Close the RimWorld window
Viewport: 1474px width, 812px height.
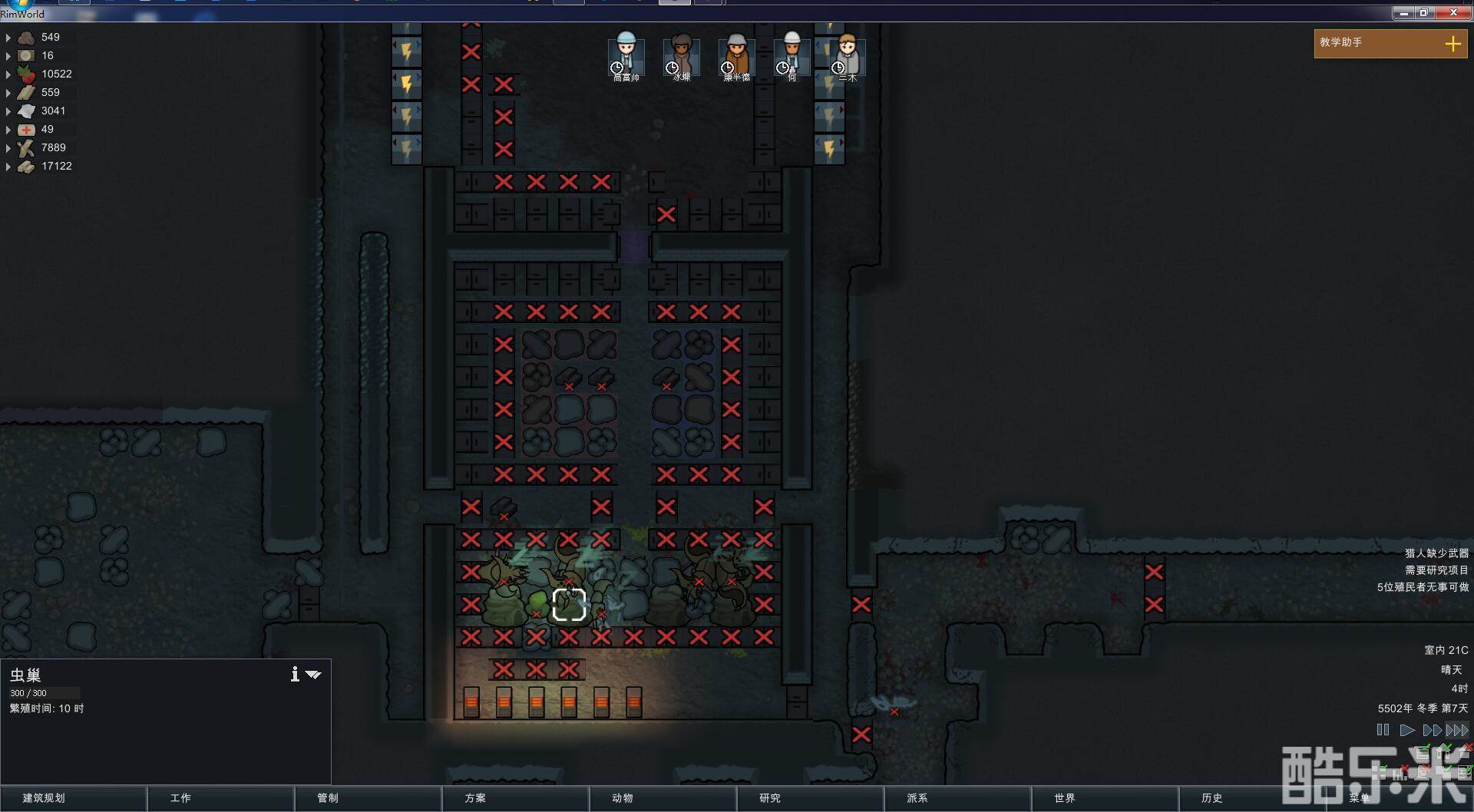point(1453,13)
